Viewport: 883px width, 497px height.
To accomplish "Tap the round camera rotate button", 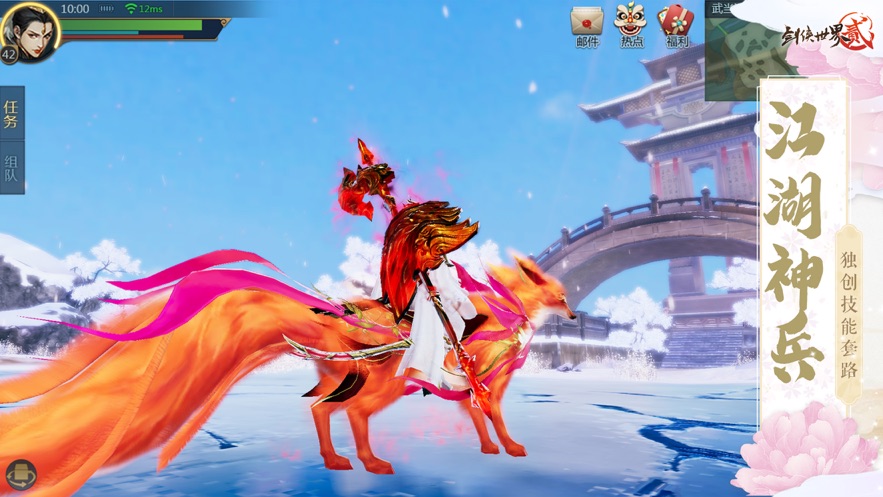I will [19, 474].
